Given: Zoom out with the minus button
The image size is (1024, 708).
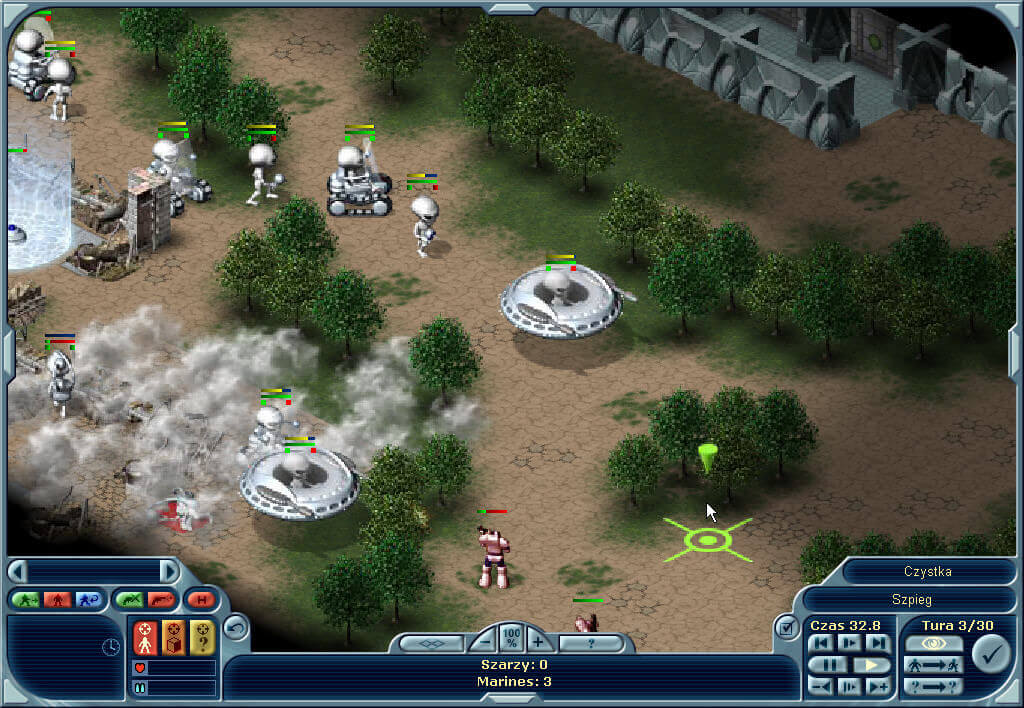Looking at the screenshot, I should [x=485, y=642].
